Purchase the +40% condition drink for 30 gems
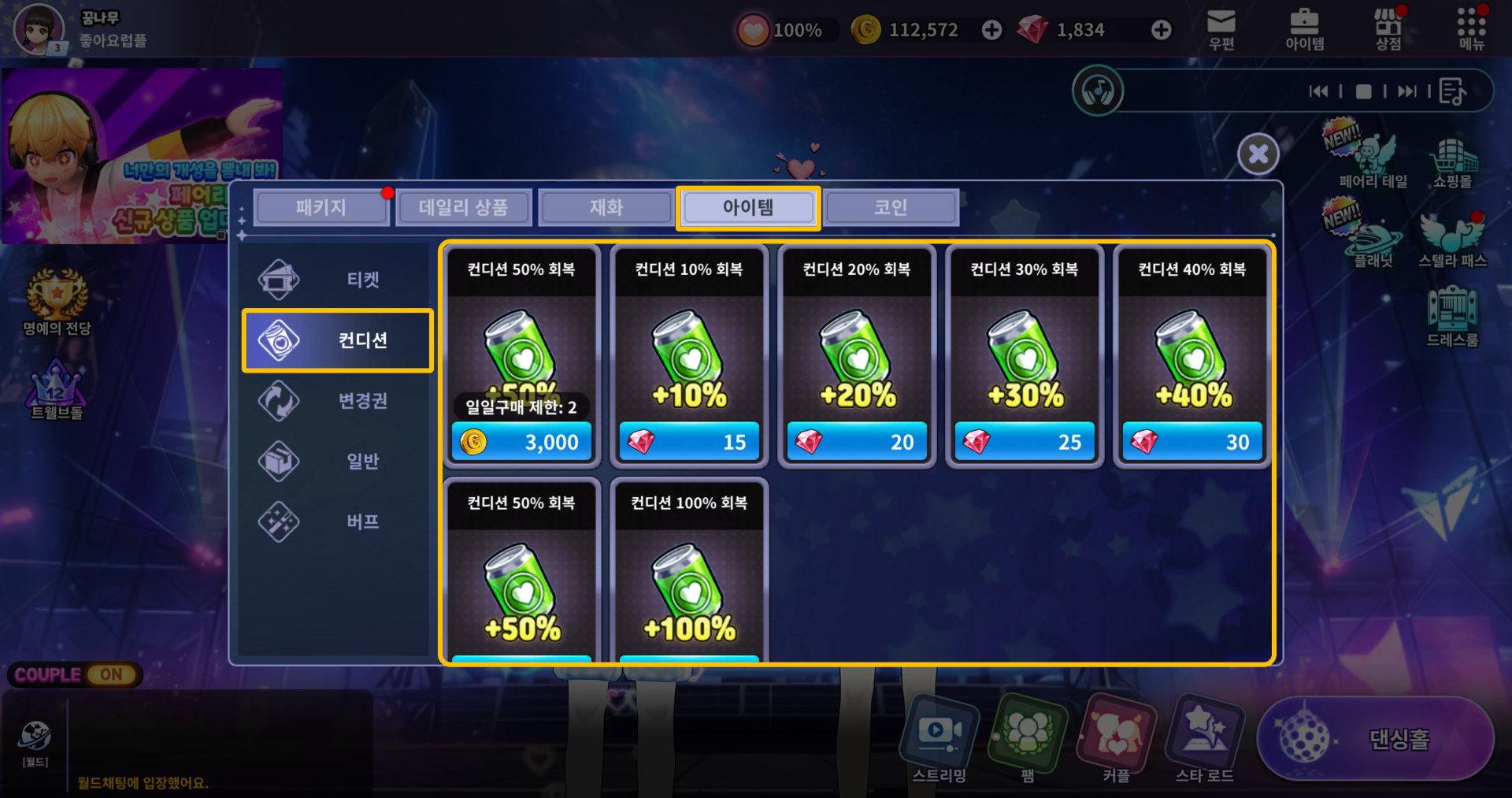The width and height of the screenshot is (1512, 798). pyautogui.click(x=1192, y=442)
